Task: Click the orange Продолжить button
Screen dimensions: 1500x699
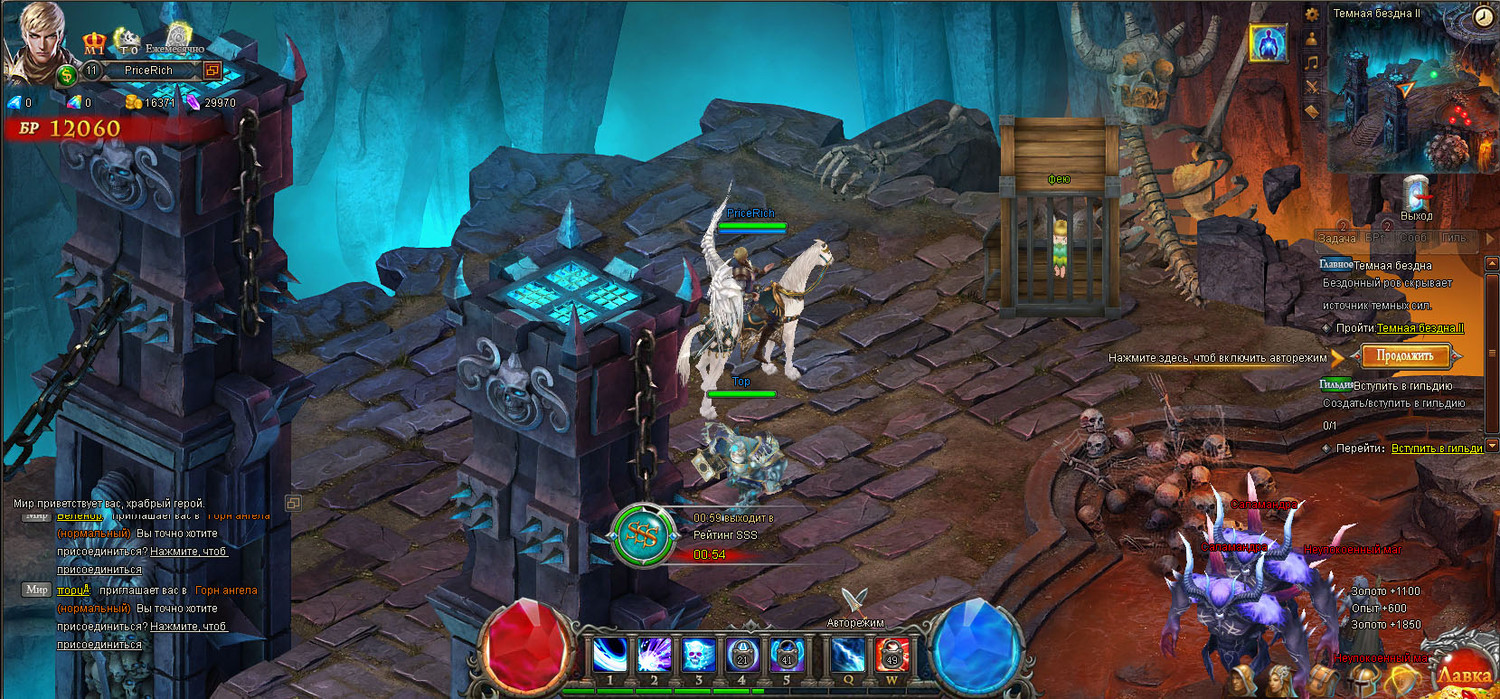Action: [x=1406, y=355]
